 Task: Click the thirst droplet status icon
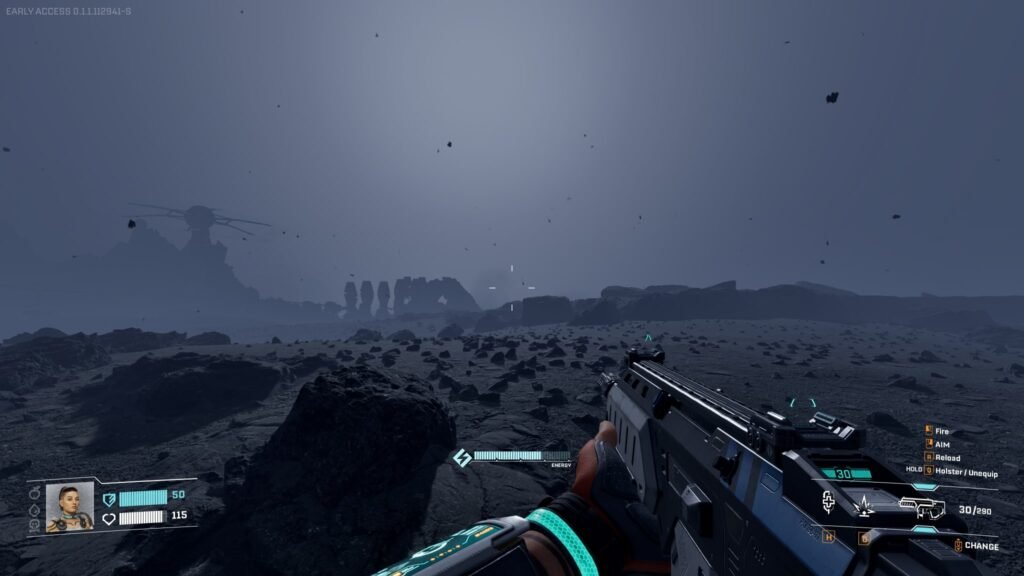click(35, 509)
